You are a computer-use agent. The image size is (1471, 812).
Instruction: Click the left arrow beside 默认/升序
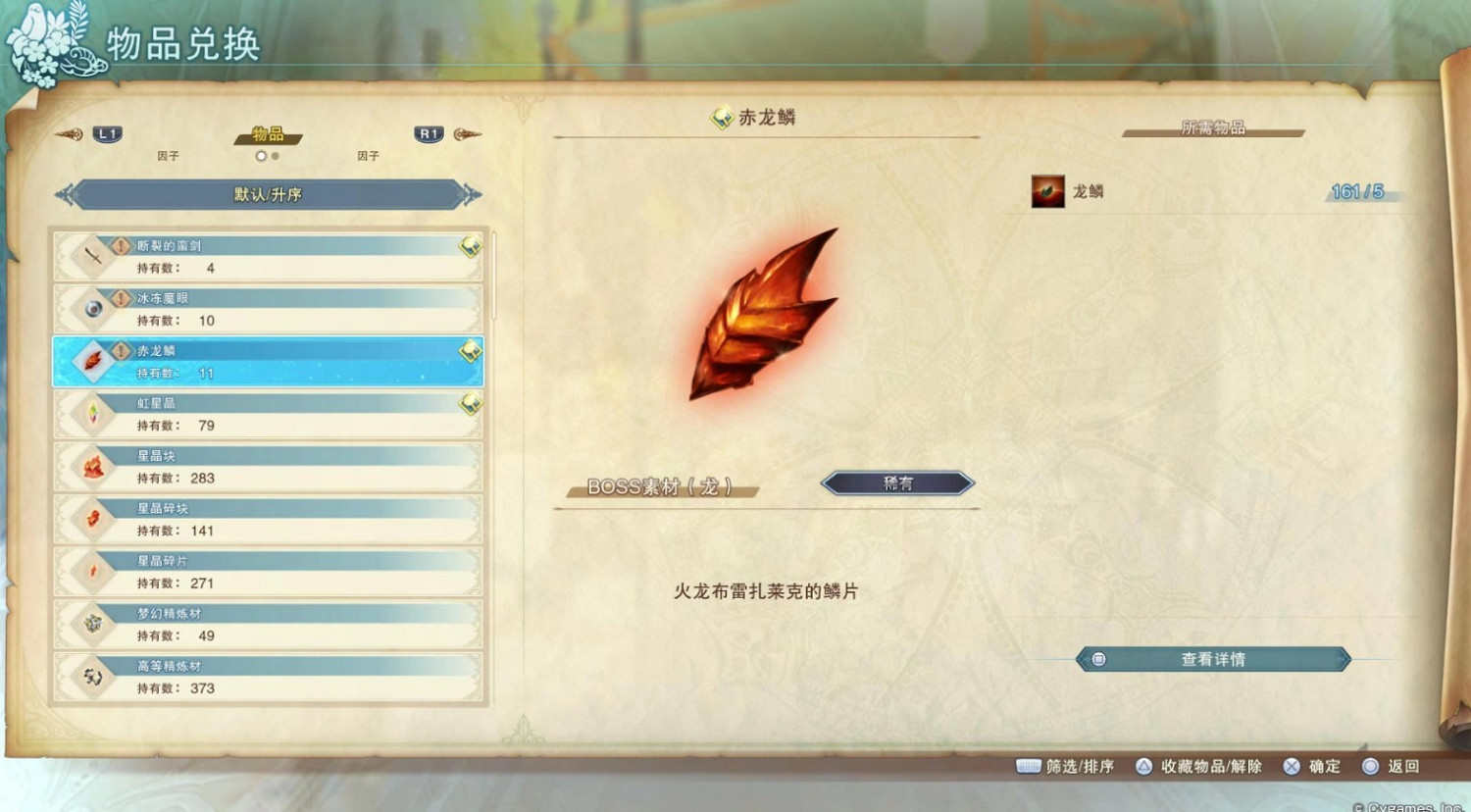(x=67, y=194)
